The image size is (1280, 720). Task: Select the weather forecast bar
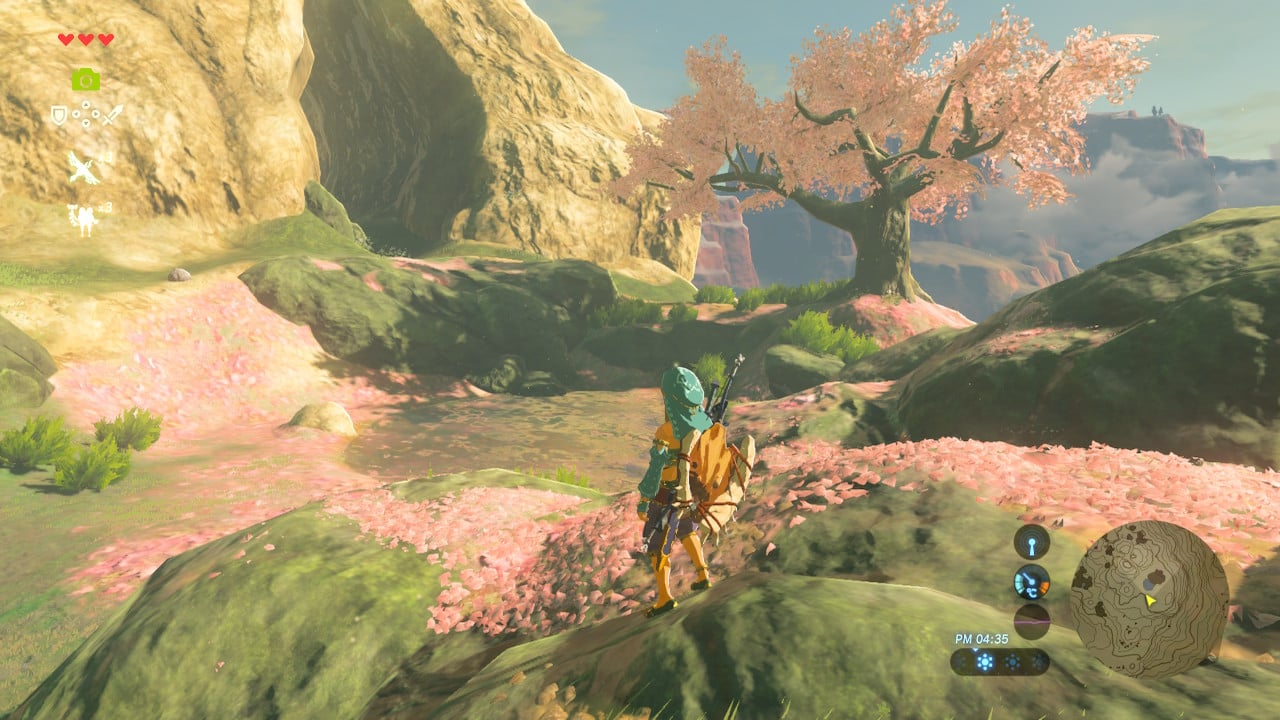[x=999, y=661]
